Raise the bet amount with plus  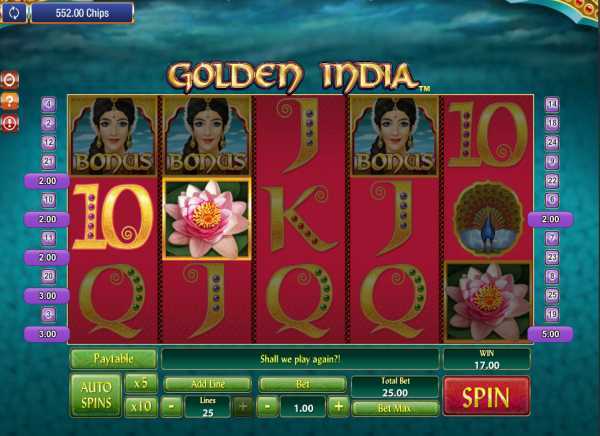coord(338,406)
